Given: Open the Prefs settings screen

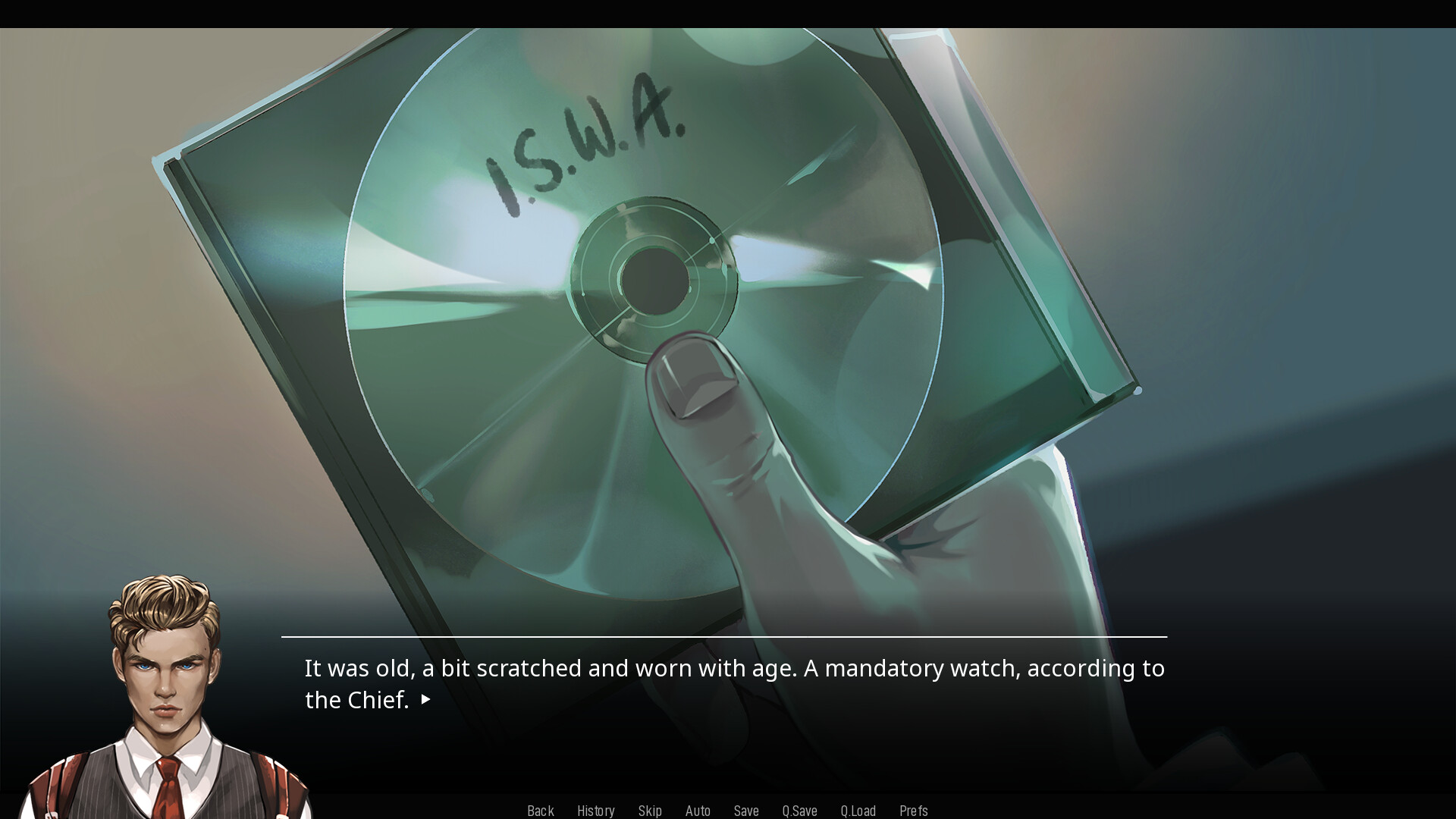Looking at the screenshot, I should click(914, 810).
